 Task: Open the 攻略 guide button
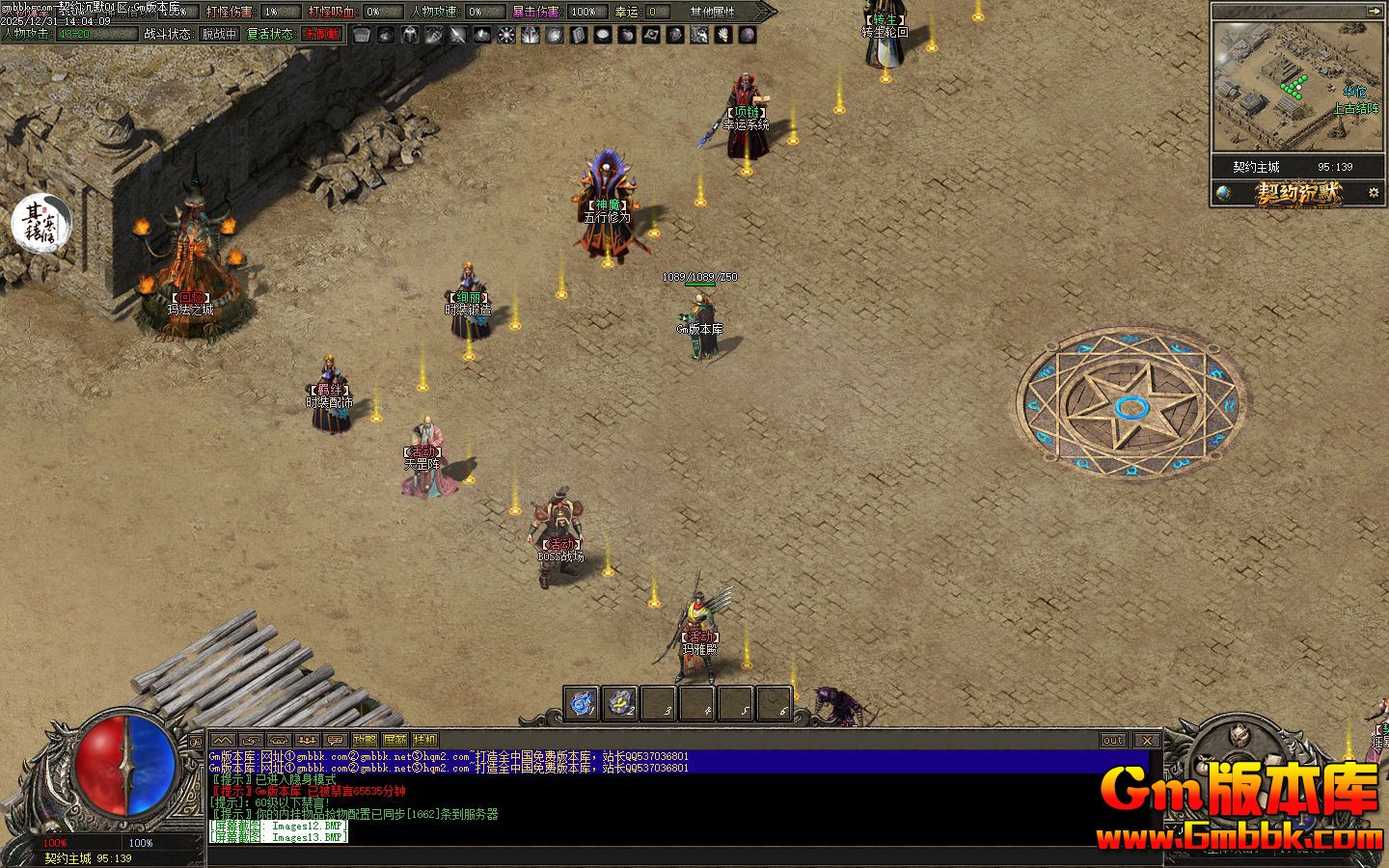coord(365,740)
